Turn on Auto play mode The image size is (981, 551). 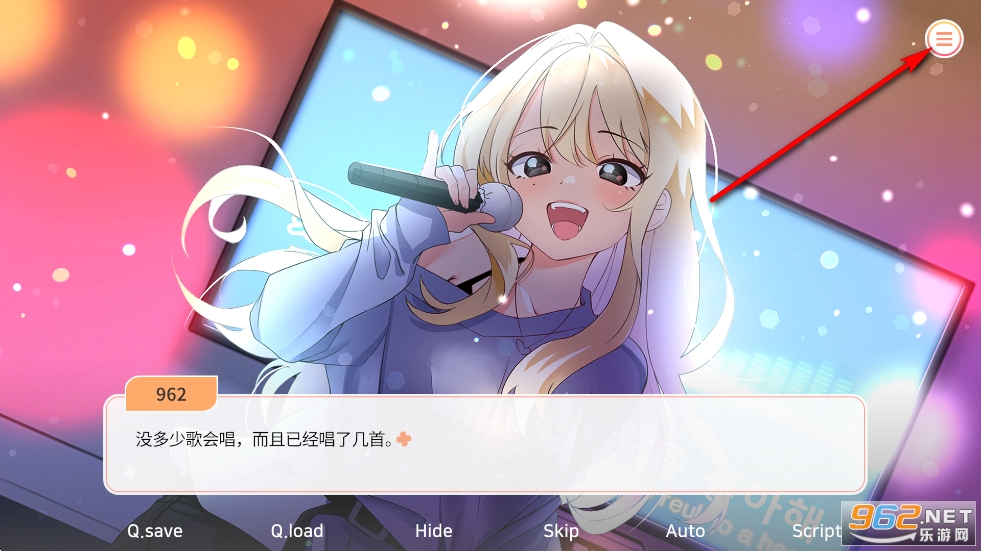(685, 531)
